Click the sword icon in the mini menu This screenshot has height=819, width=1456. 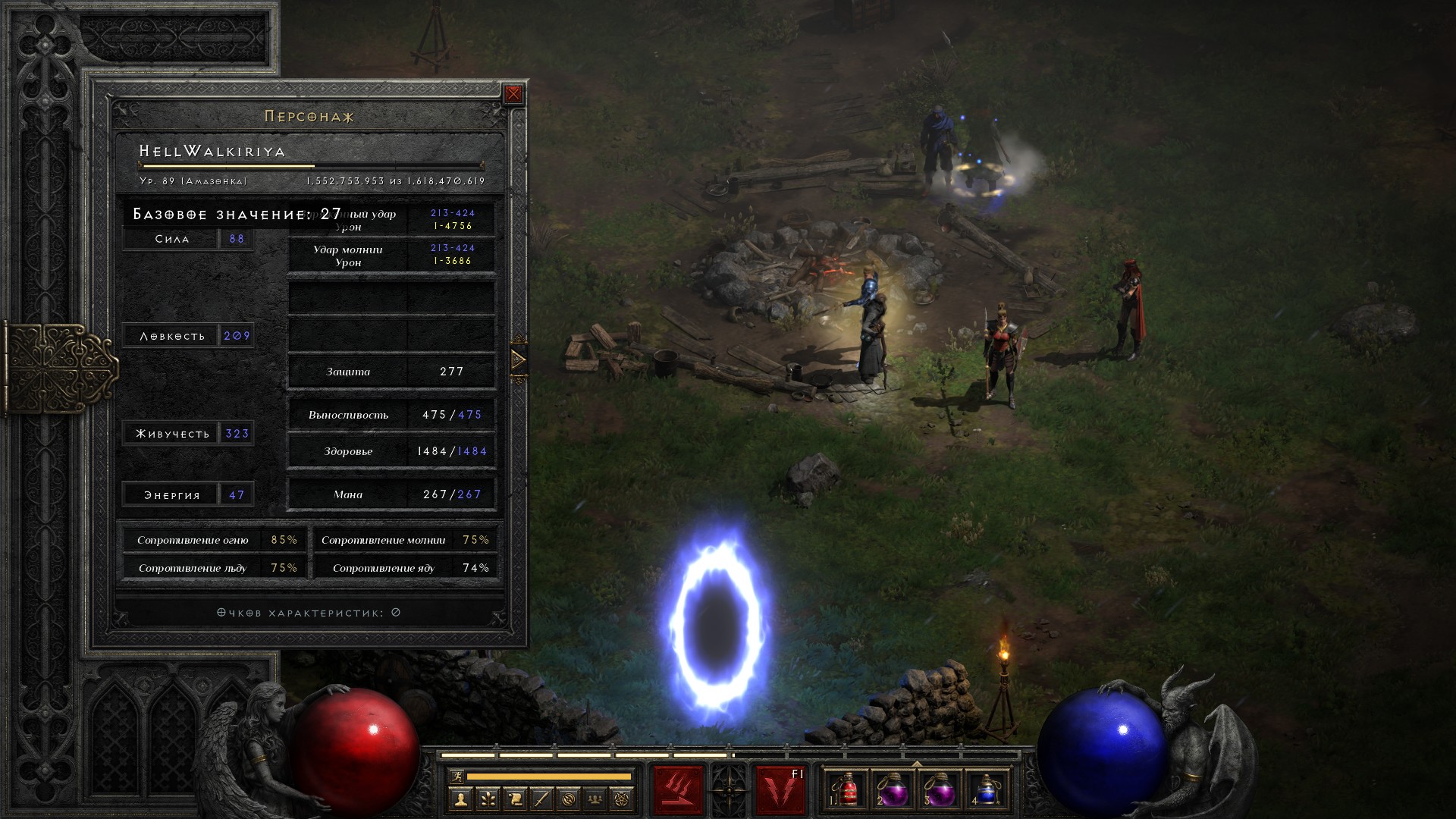coord(541,799)
